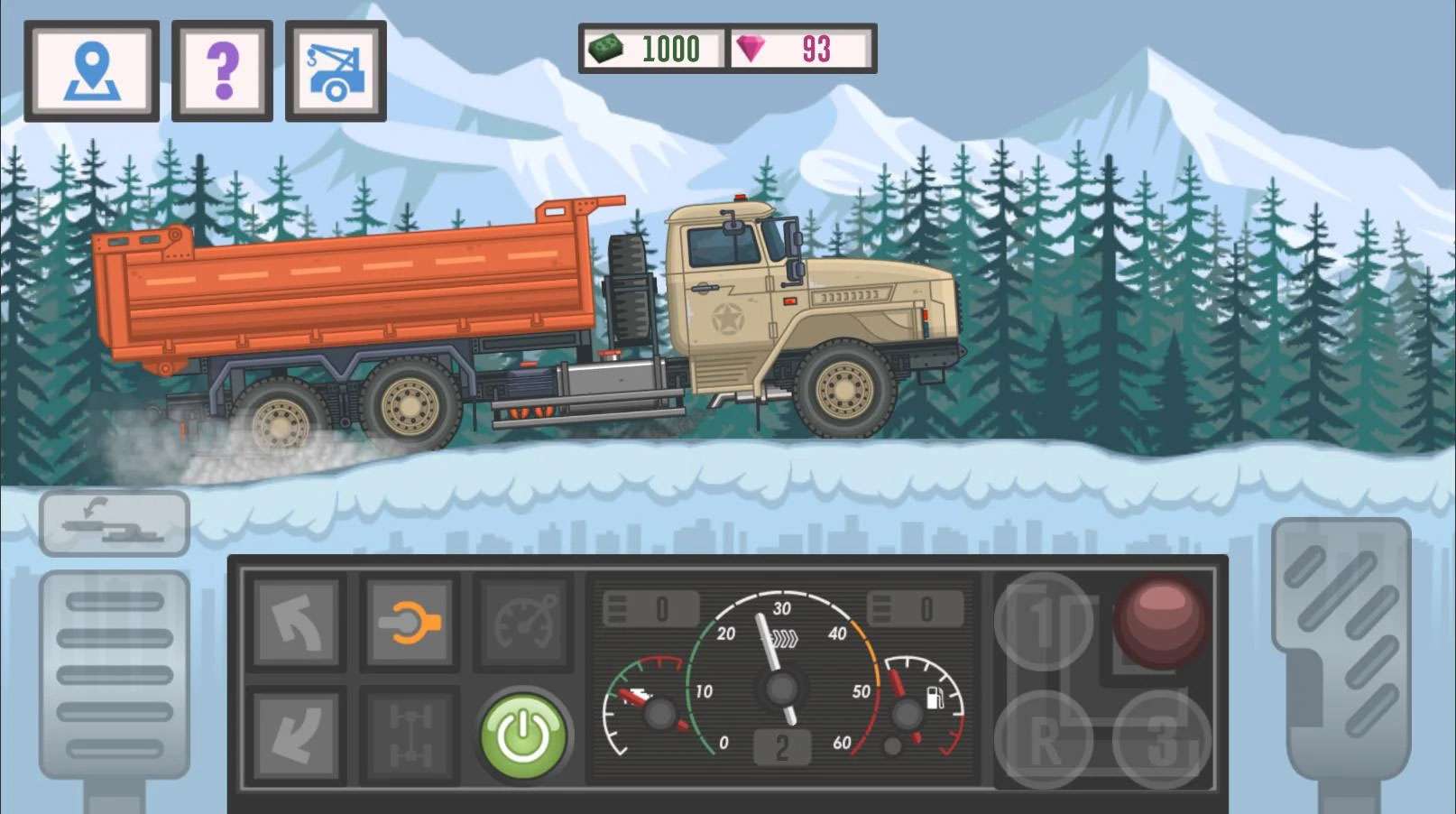1456x814 pixels.
Task: Click the red gear shift knob
Action: click(1161, 621)
